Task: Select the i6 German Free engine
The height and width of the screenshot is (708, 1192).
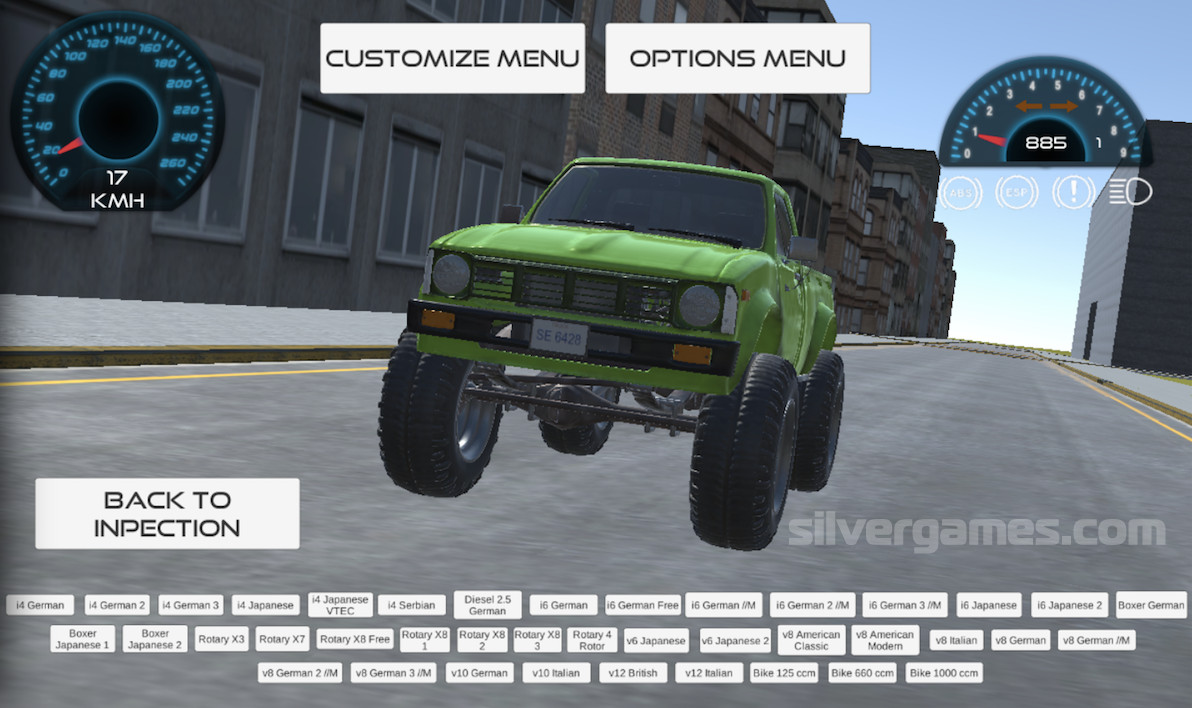Action: 642,605
